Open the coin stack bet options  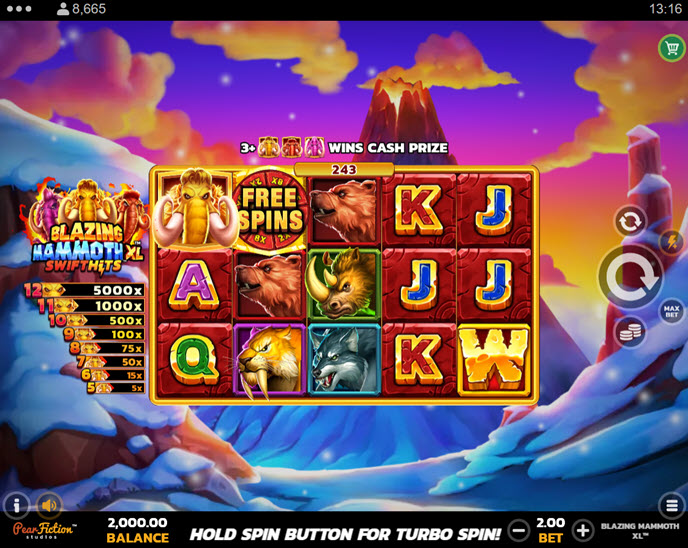(629, 331)
